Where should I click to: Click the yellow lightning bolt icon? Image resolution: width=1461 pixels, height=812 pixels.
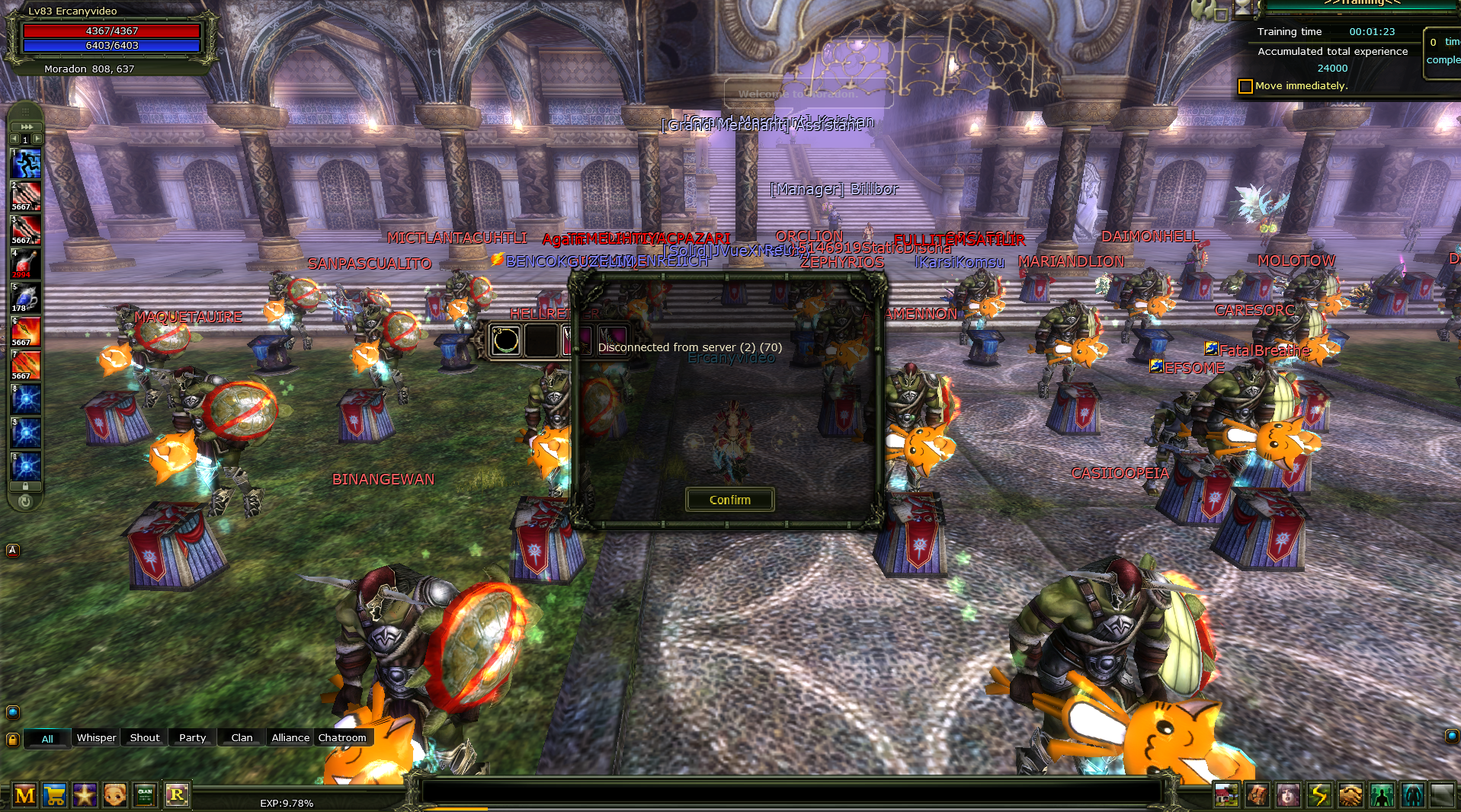coord(1318,795)
